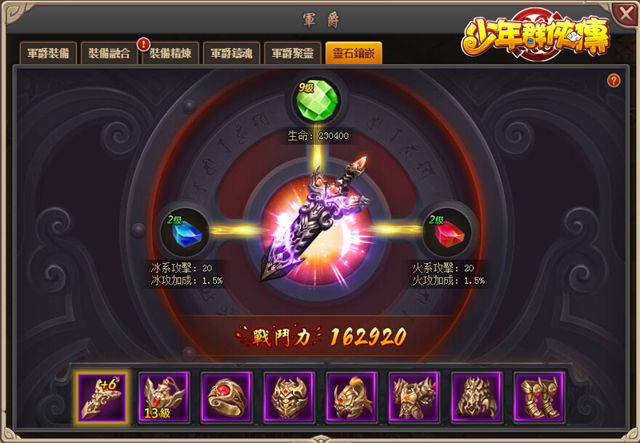Select the ruby ring equipment slot
The width and height of the screenshot is (640, 443).
pos(227,397)
